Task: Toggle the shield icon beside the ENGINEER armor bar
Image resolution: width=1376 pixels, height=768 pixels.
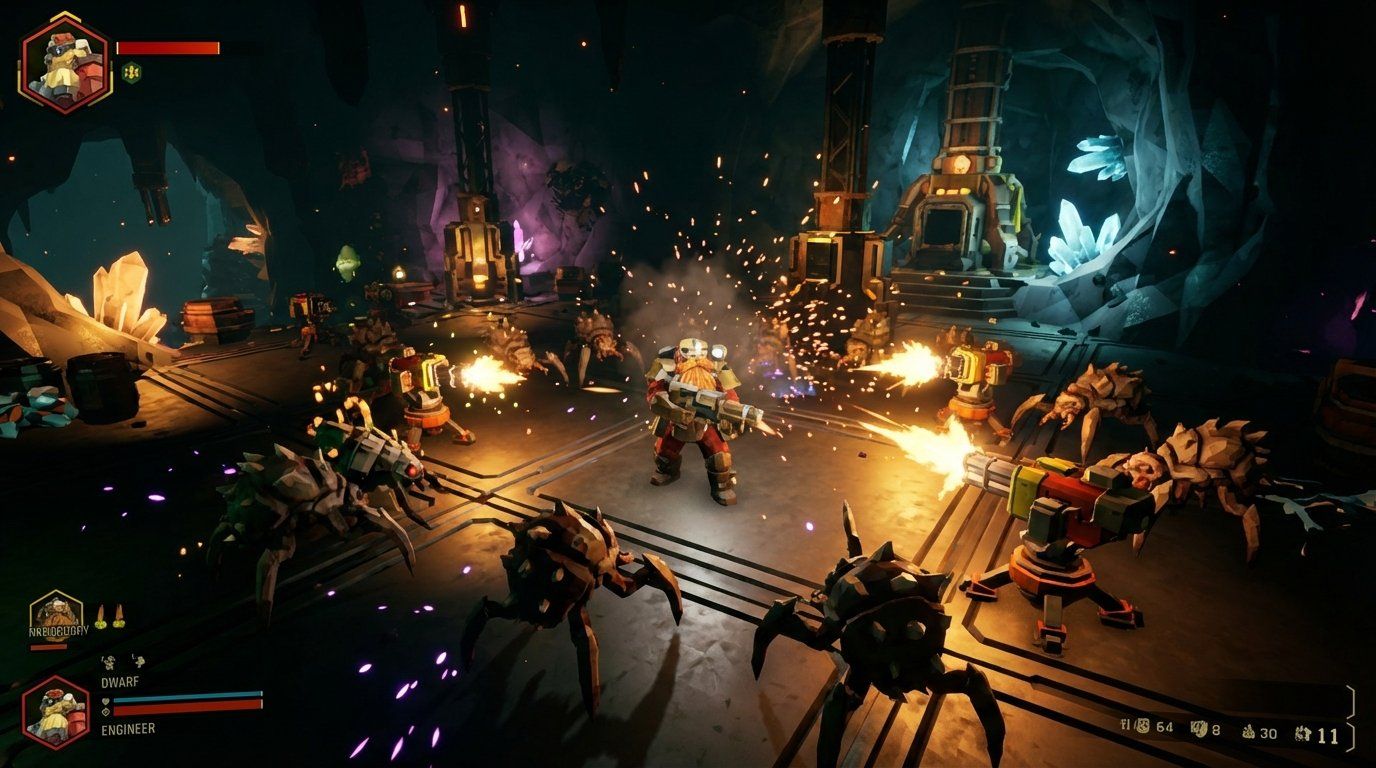Action: click(x=106, y=712)
